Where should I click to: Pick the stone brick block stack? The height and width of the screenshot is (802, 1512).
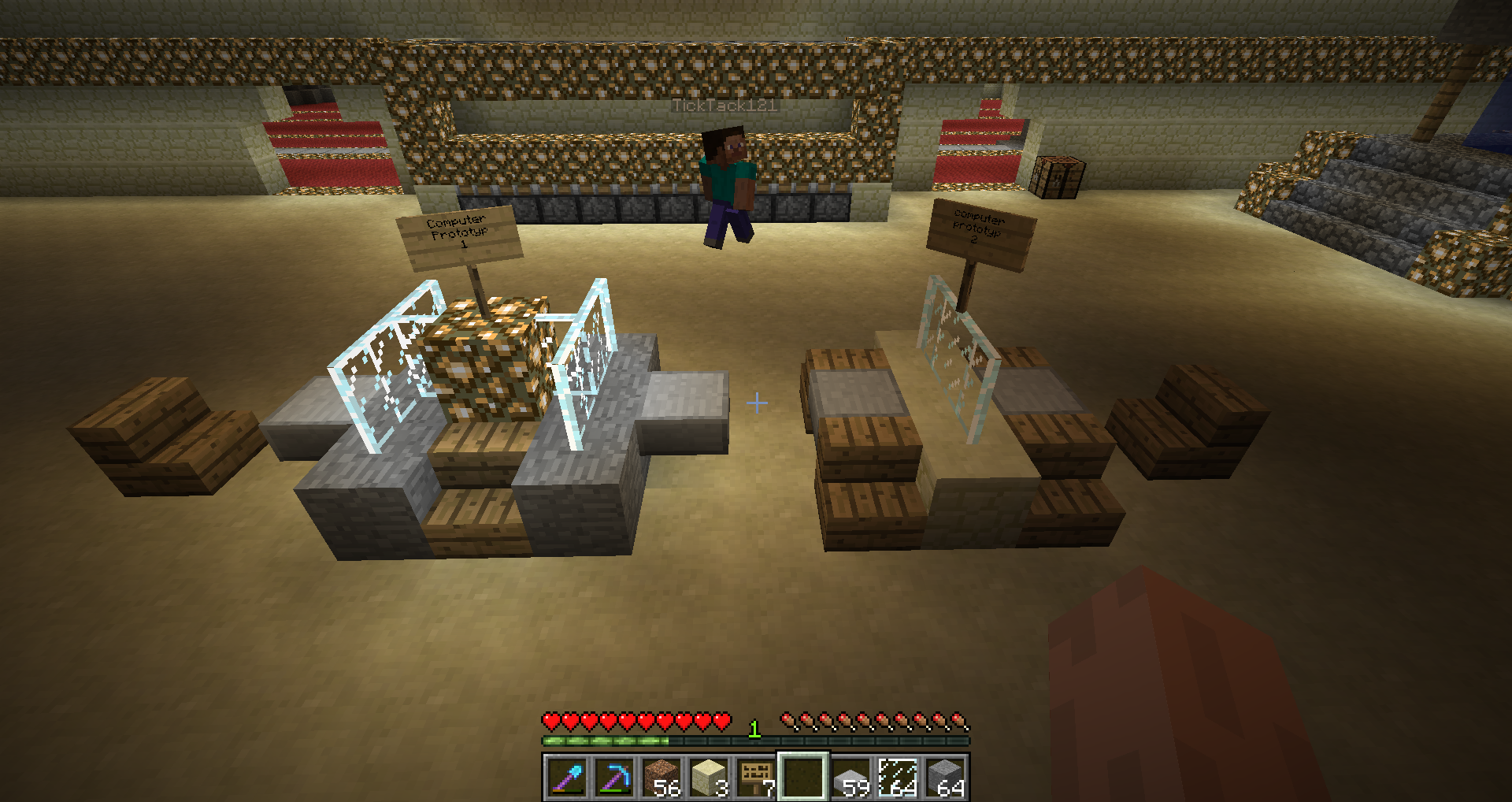coord(945,778)
